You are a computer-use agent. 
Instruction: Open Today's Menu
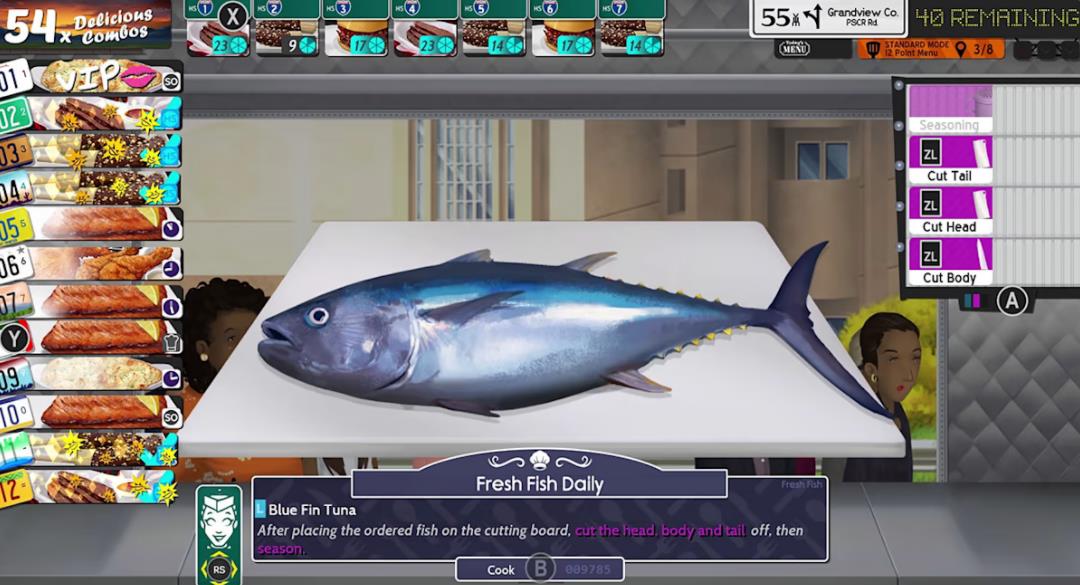click(794, 48)
